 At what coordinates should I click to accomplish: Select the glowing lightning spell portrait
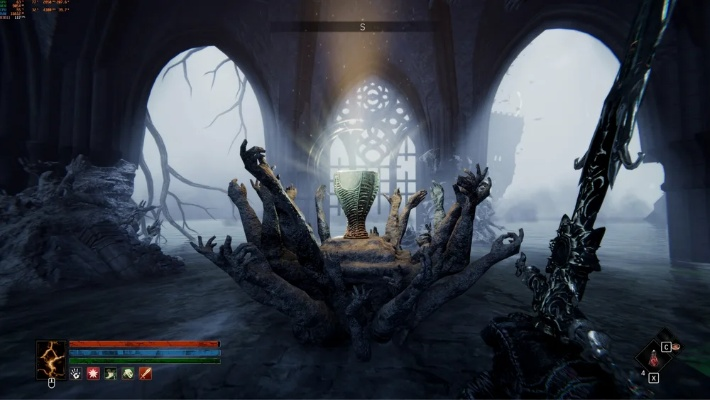51,358
